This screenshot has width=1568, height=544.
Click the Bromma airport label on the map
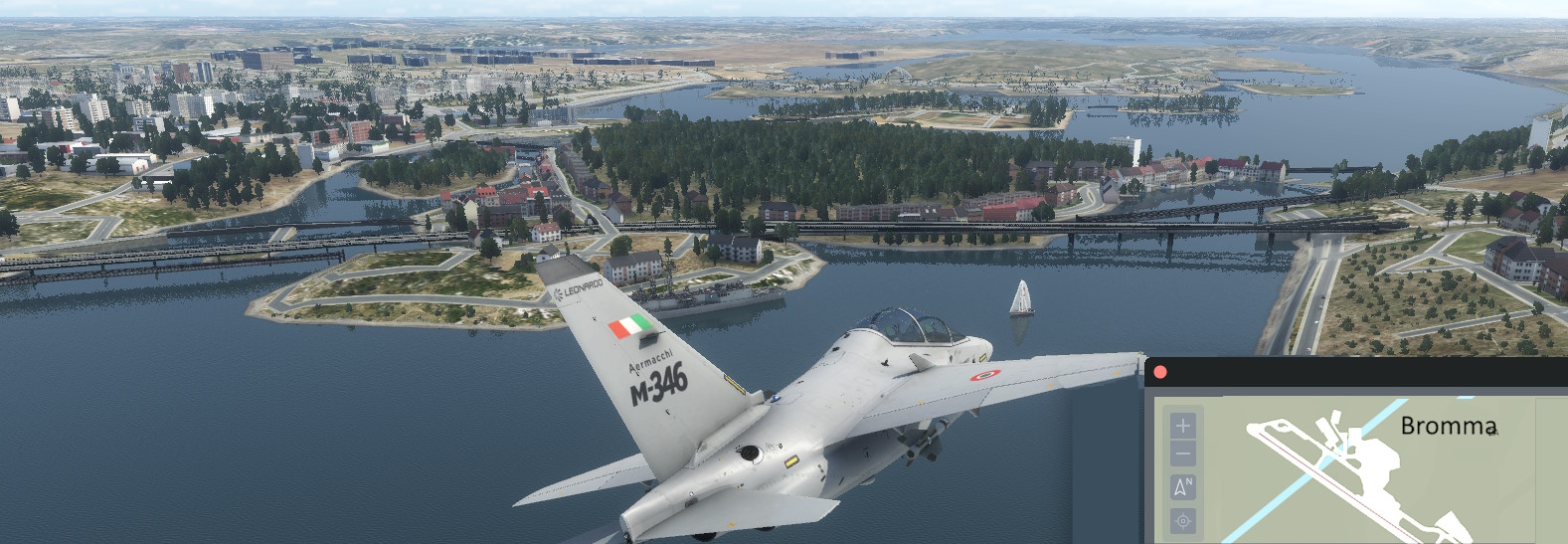(x=1448, y=427)
